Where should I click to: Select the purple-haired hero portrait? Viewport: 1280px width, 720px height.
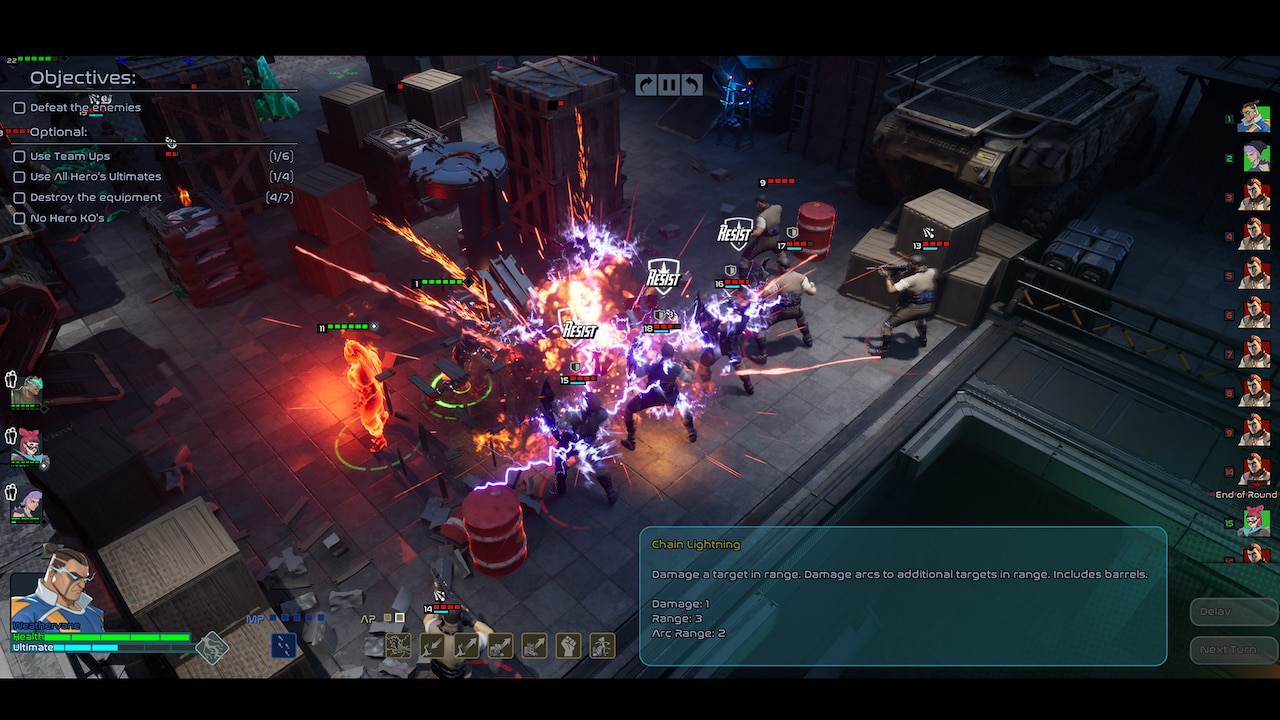tap(27, 503)
